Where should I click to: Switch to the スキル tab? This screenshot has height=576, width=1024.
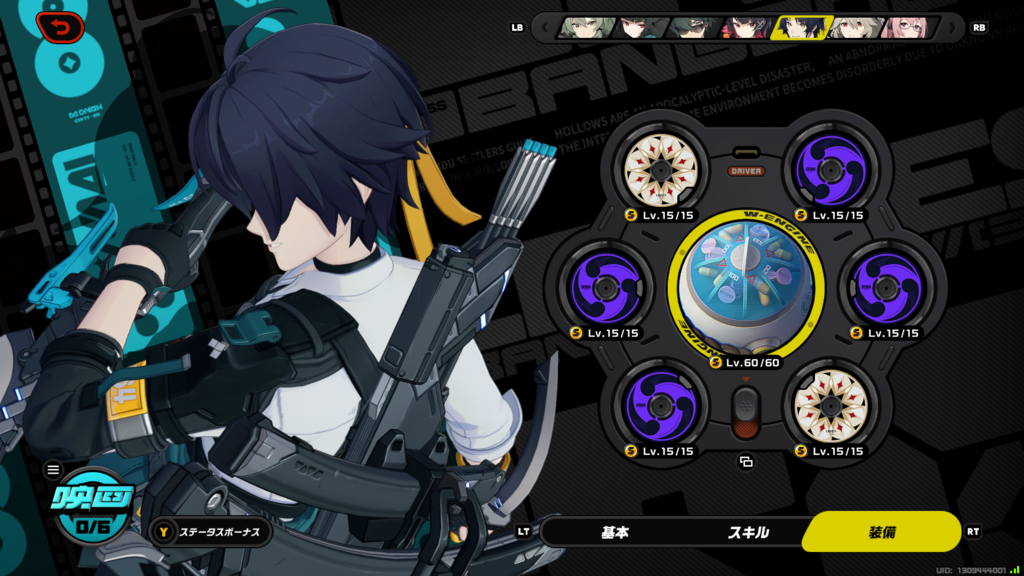pyautogui.click(x=748, y=532)
